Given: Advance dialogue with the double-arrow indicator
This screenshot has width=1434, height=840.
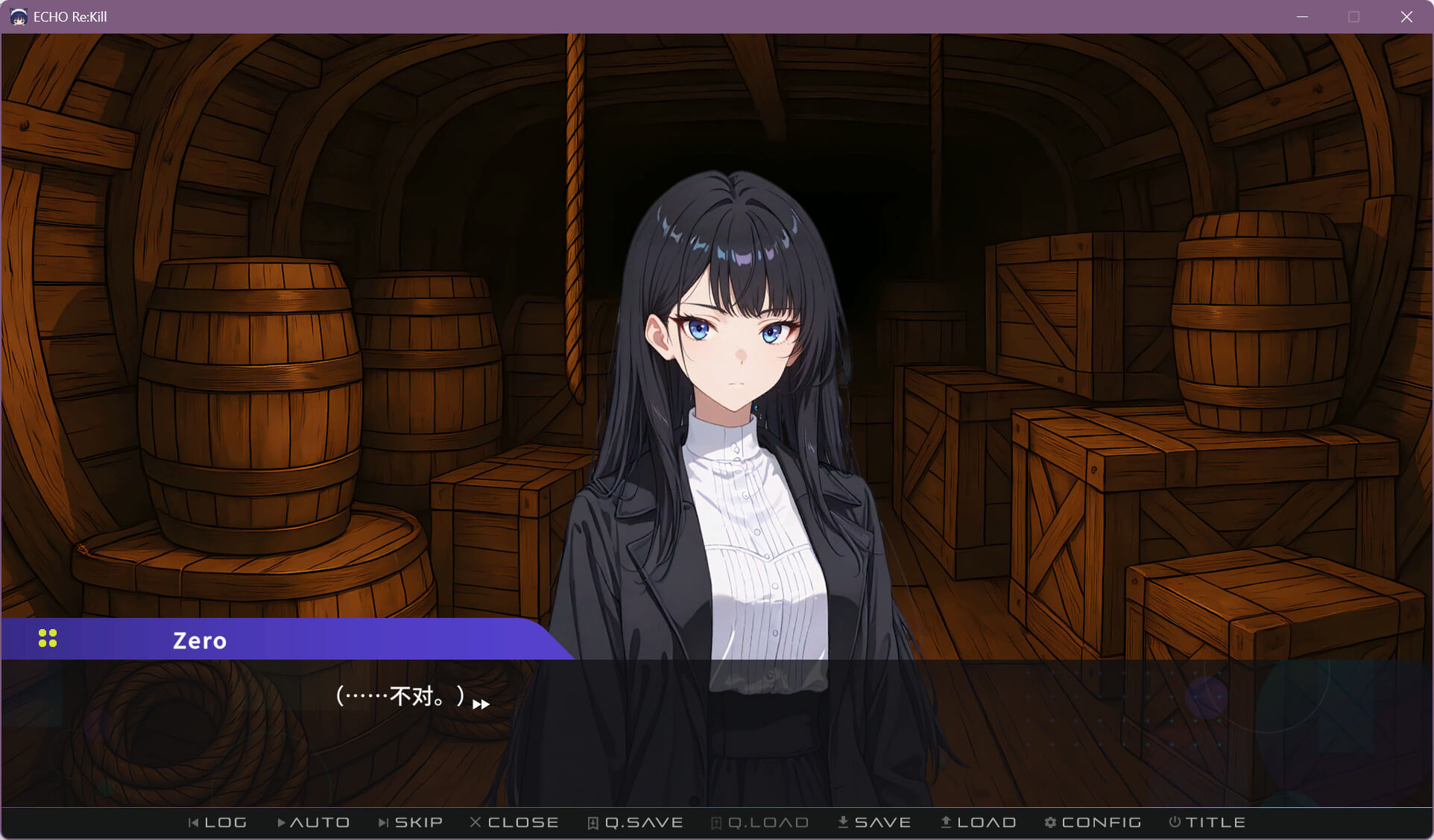Looking at the screenshot, I should [481, 704].
